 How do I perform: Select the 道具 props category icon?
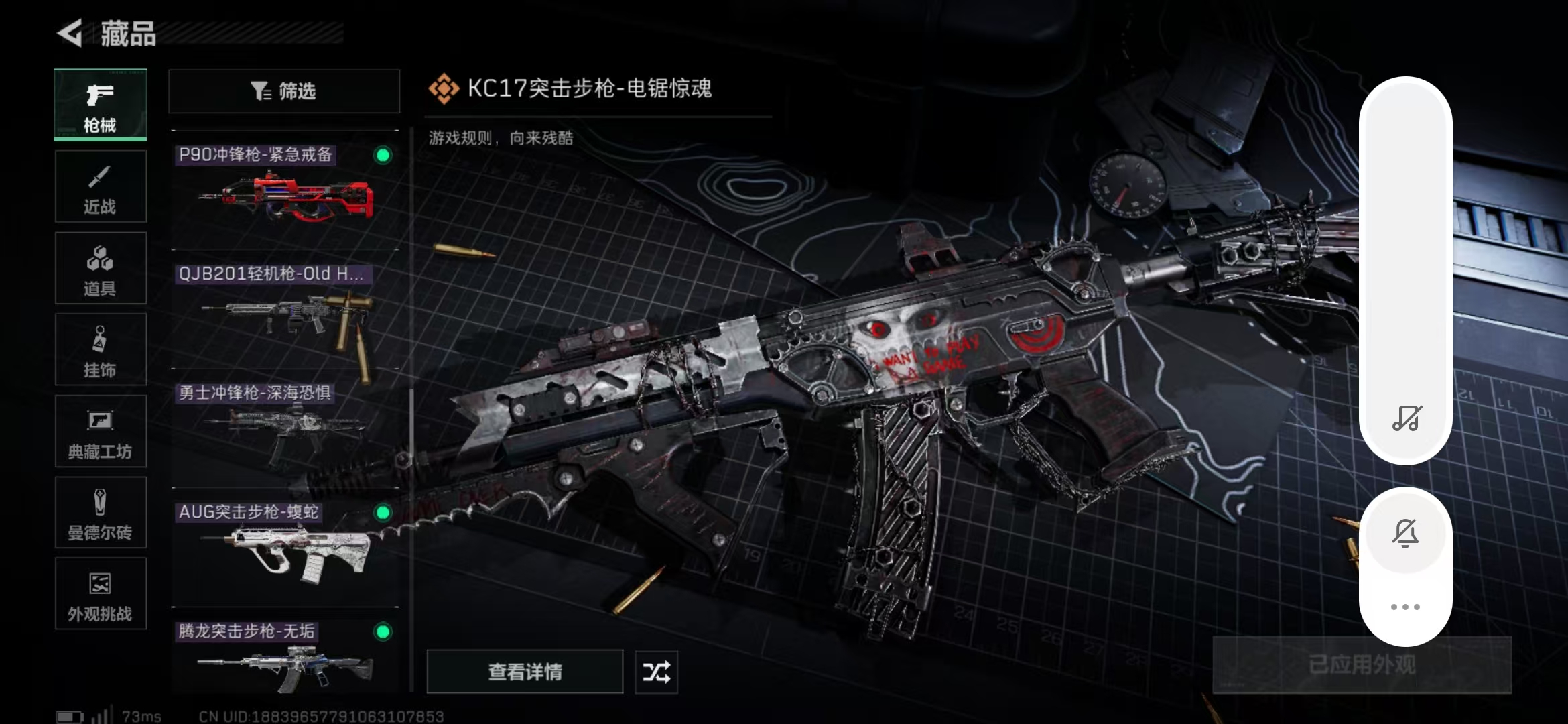point(99,268)
